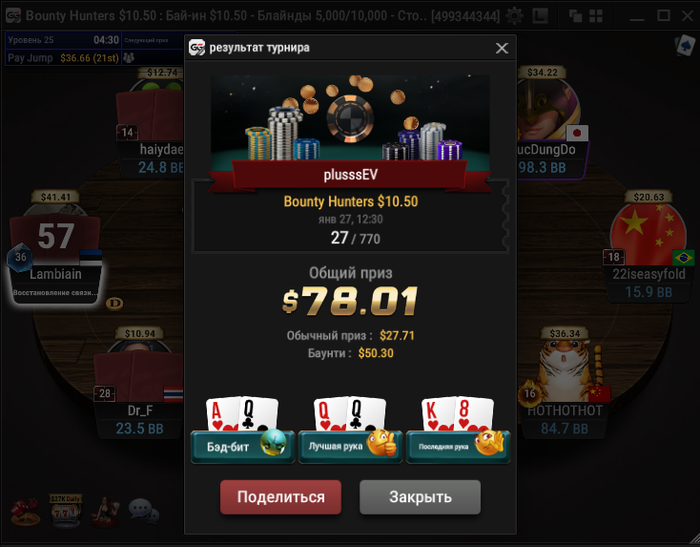
Task: Open the $27K Daily slot machine
Action: (x=66, y=511)
